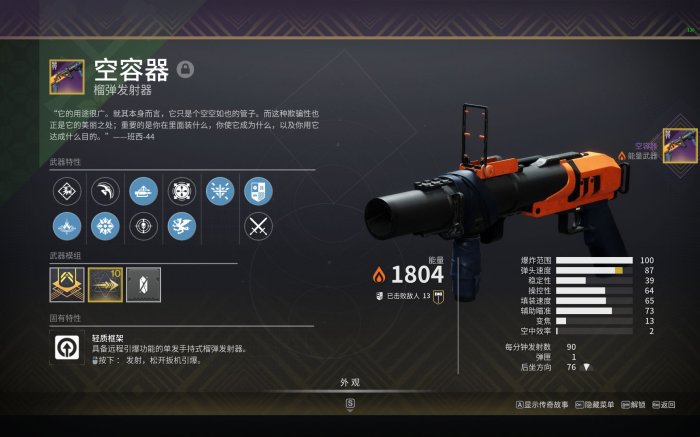Open the grey crystal shard mod slot

(141, 284)
